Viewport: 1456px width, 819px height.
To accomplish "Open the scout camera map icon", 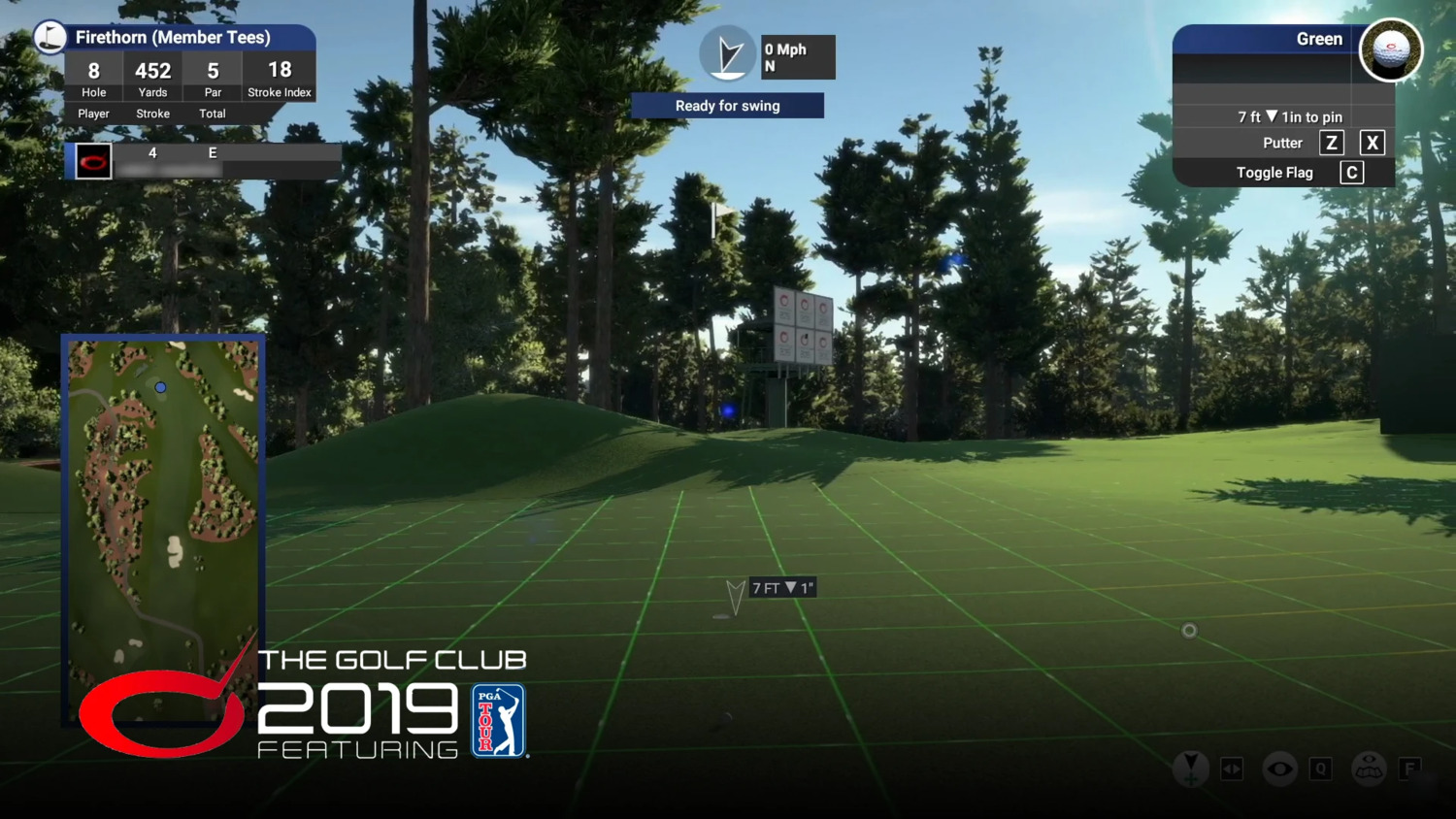I will [x=1369, y=769].
